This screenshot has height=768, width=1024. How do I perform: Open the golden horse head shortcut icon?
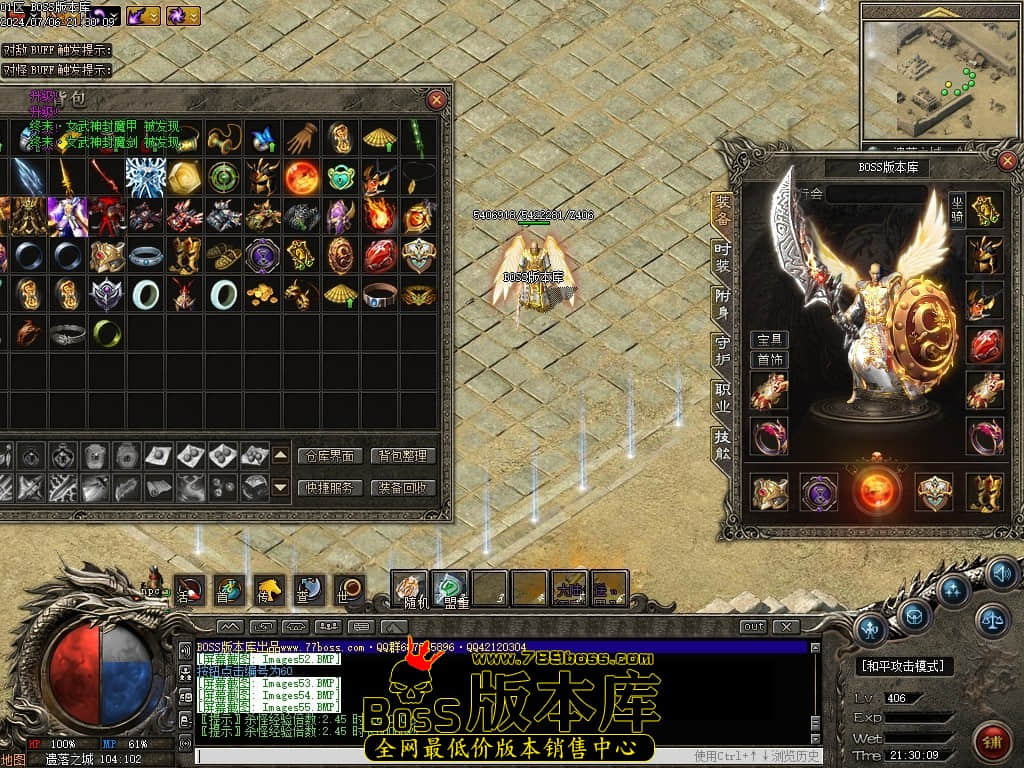(x=267, y=588)
